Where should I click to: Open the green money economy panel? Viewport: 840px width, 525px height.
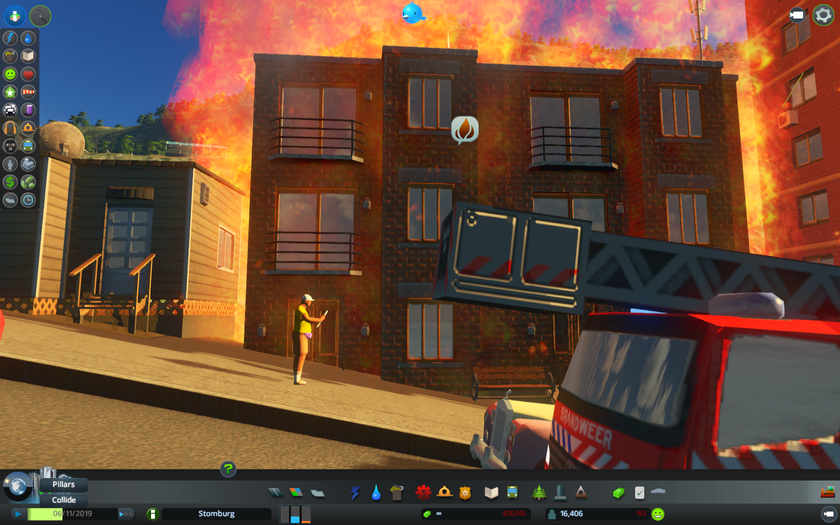[618, 492]
